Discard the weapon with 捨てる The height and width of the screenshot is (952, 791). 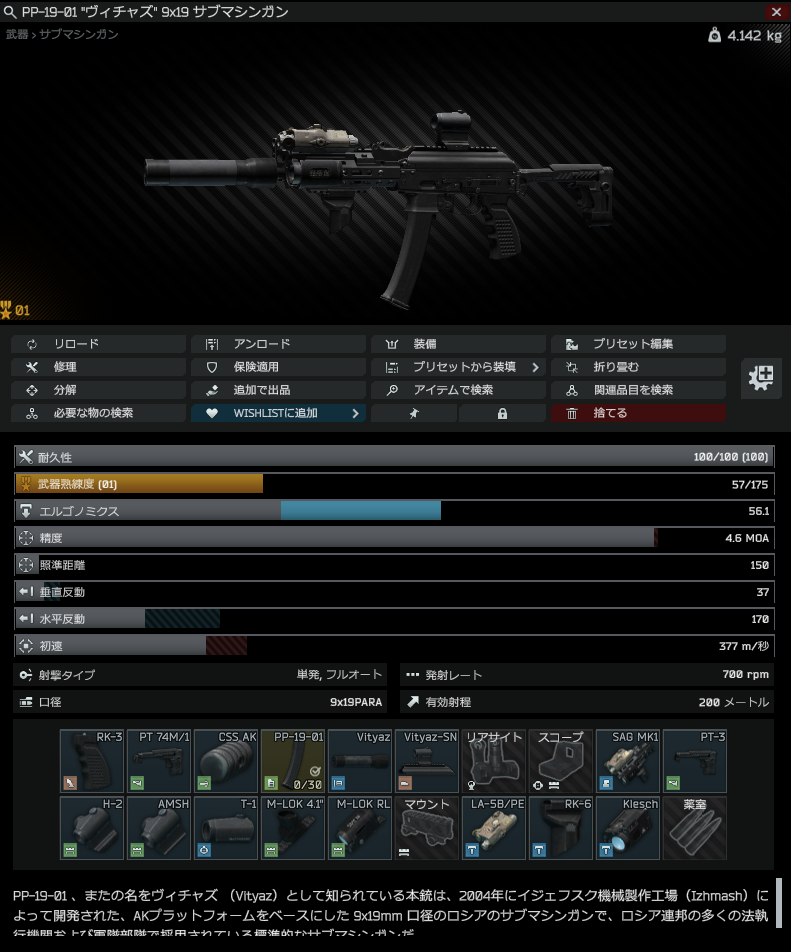[638, 413]
